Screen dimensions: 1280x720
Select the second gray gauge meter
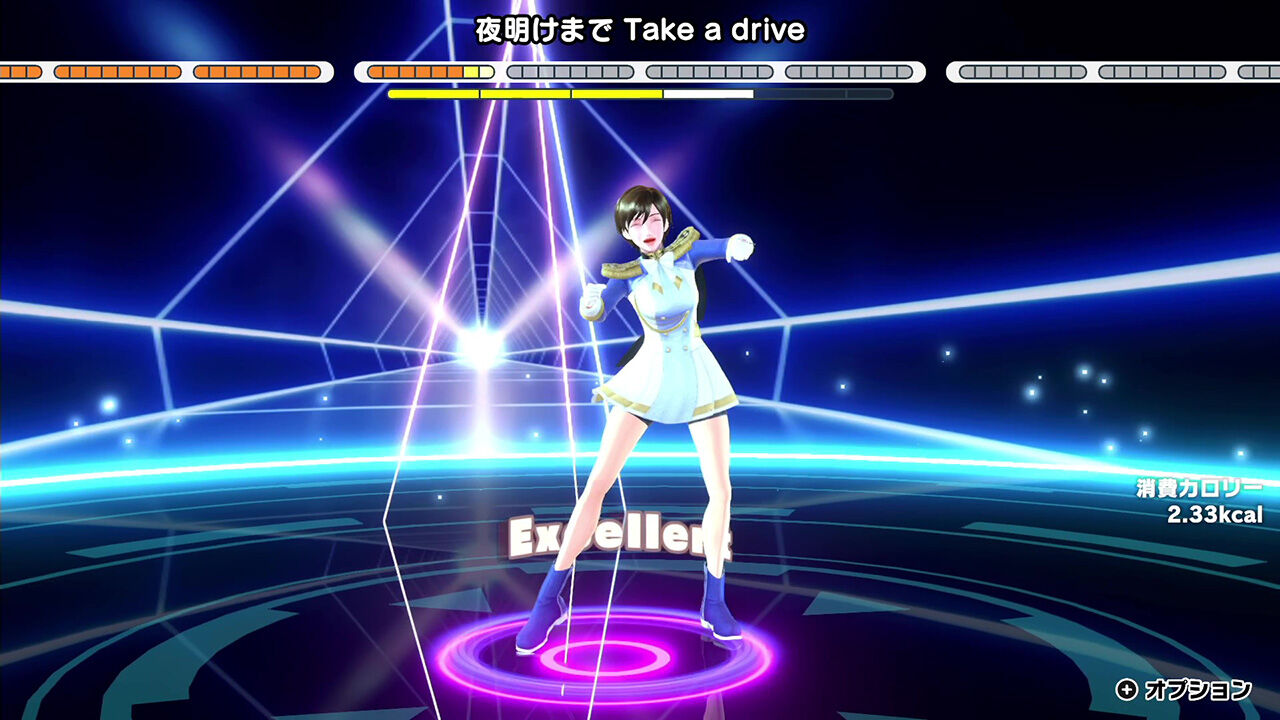710,71
